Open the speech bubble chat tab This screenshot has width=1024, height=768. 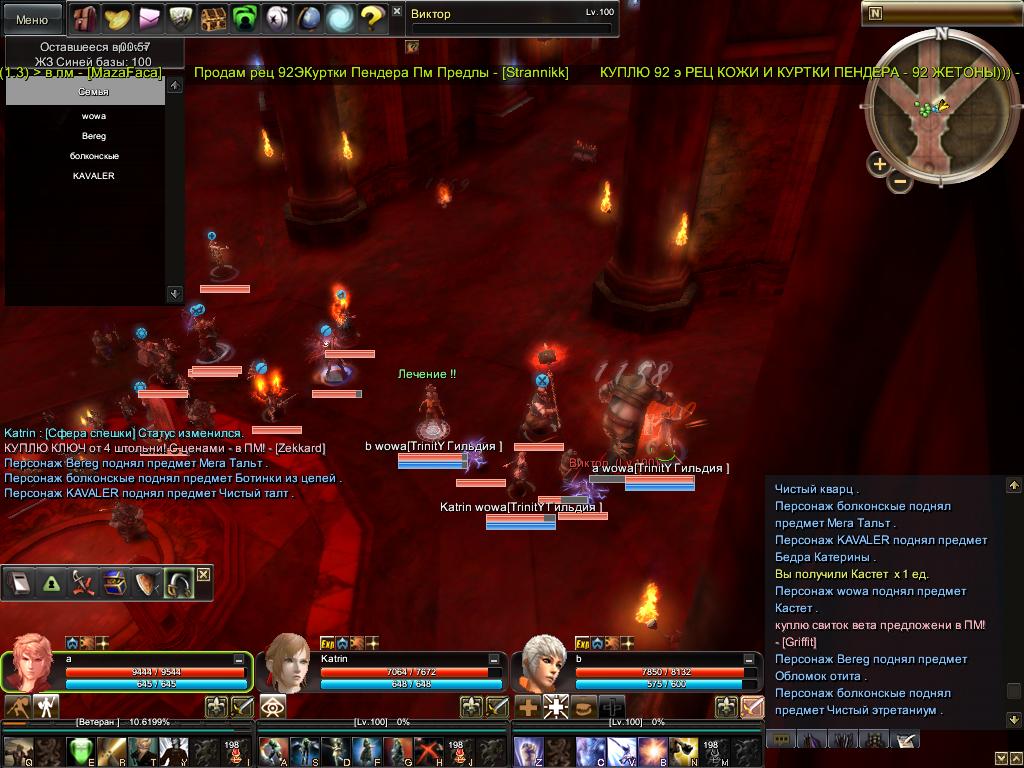click(781, 739)
